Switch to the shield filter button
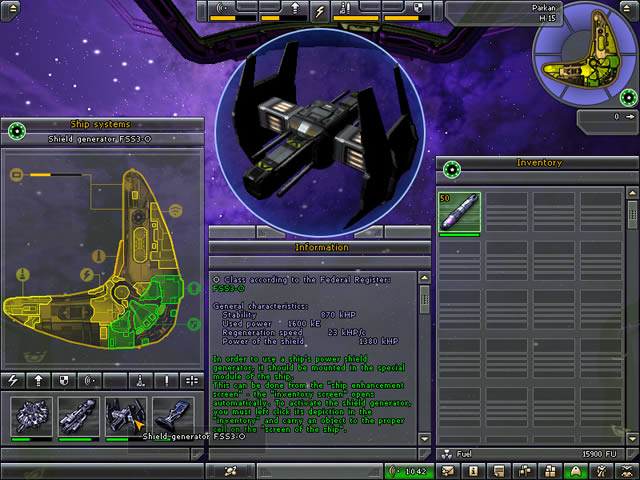Viewport: 640px width, 480px height. tap(65, 380)
